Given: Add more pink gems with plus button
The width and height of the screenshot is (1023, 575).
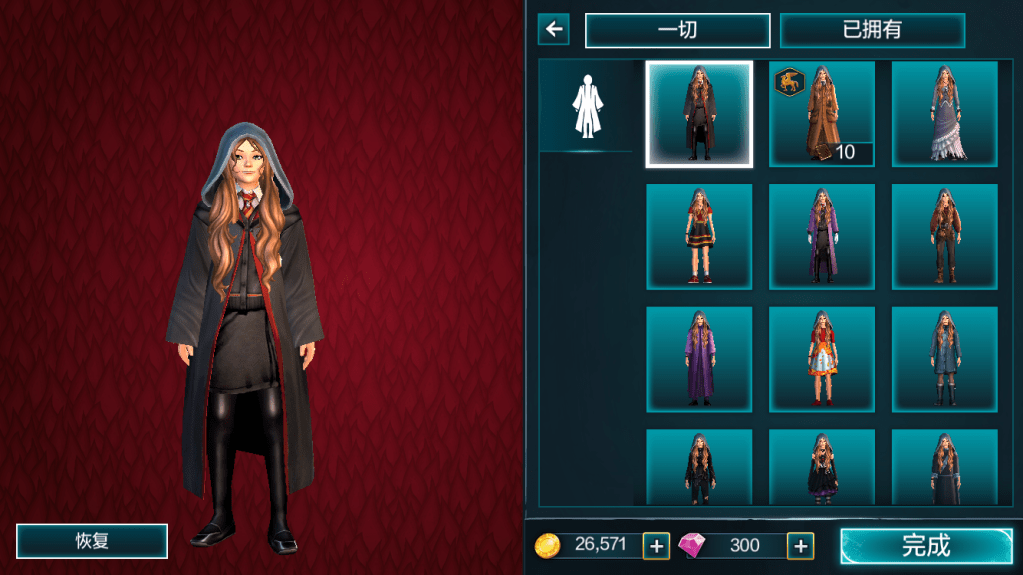Looking at the screenshot, I should (800, 545).
